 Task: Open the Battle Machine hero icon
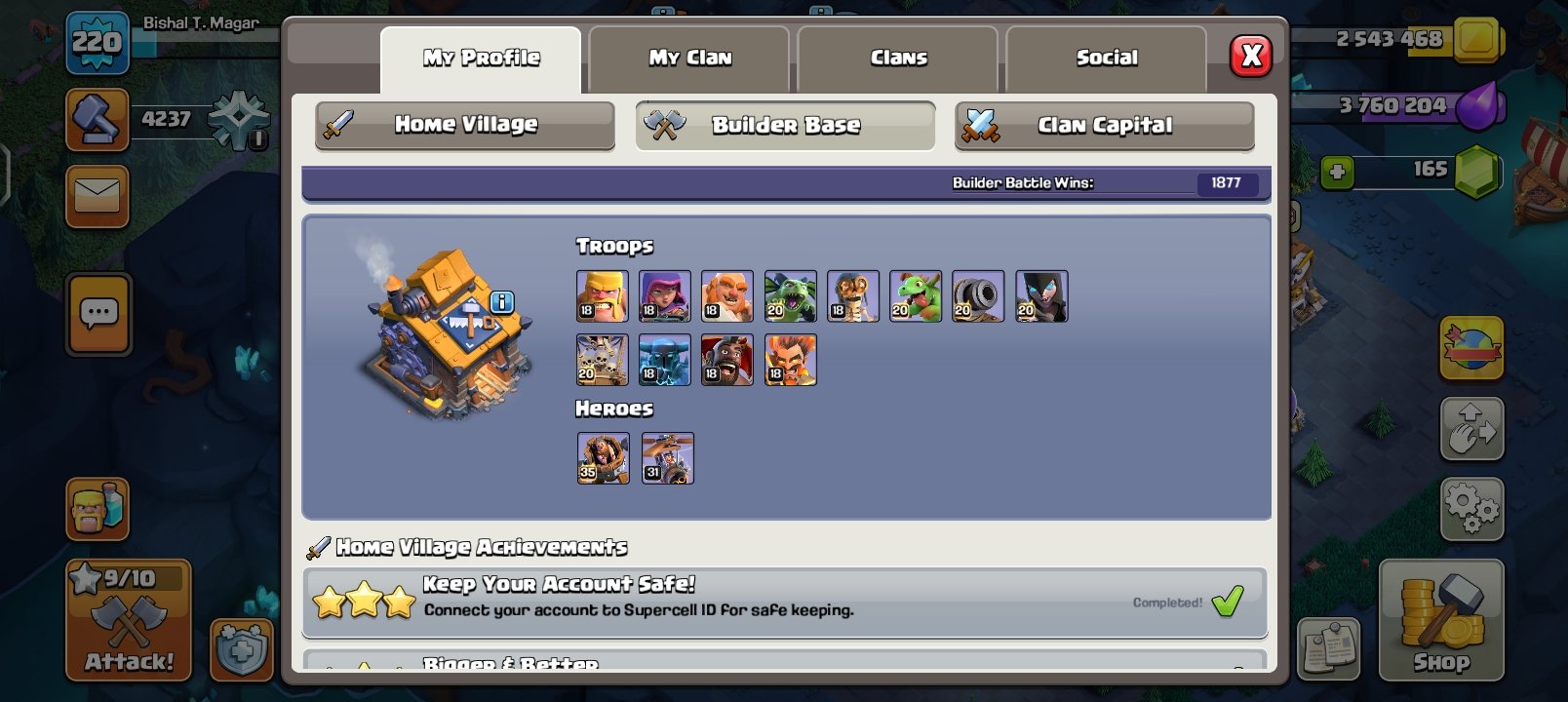click(x=603, y=458)
